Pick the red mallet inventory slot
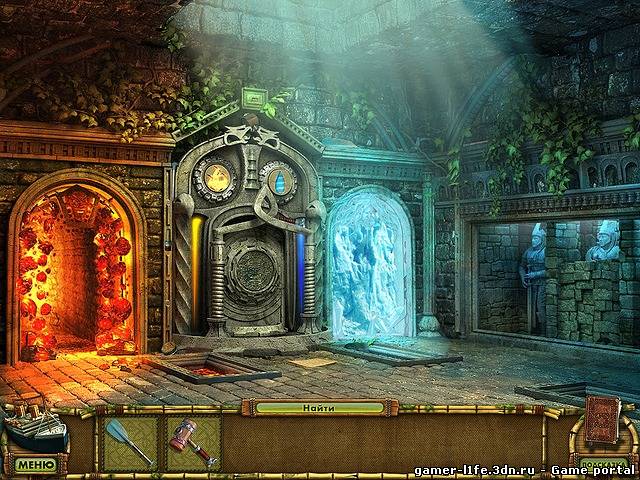This screenshot has width=640, height=480. pos(193,443)
